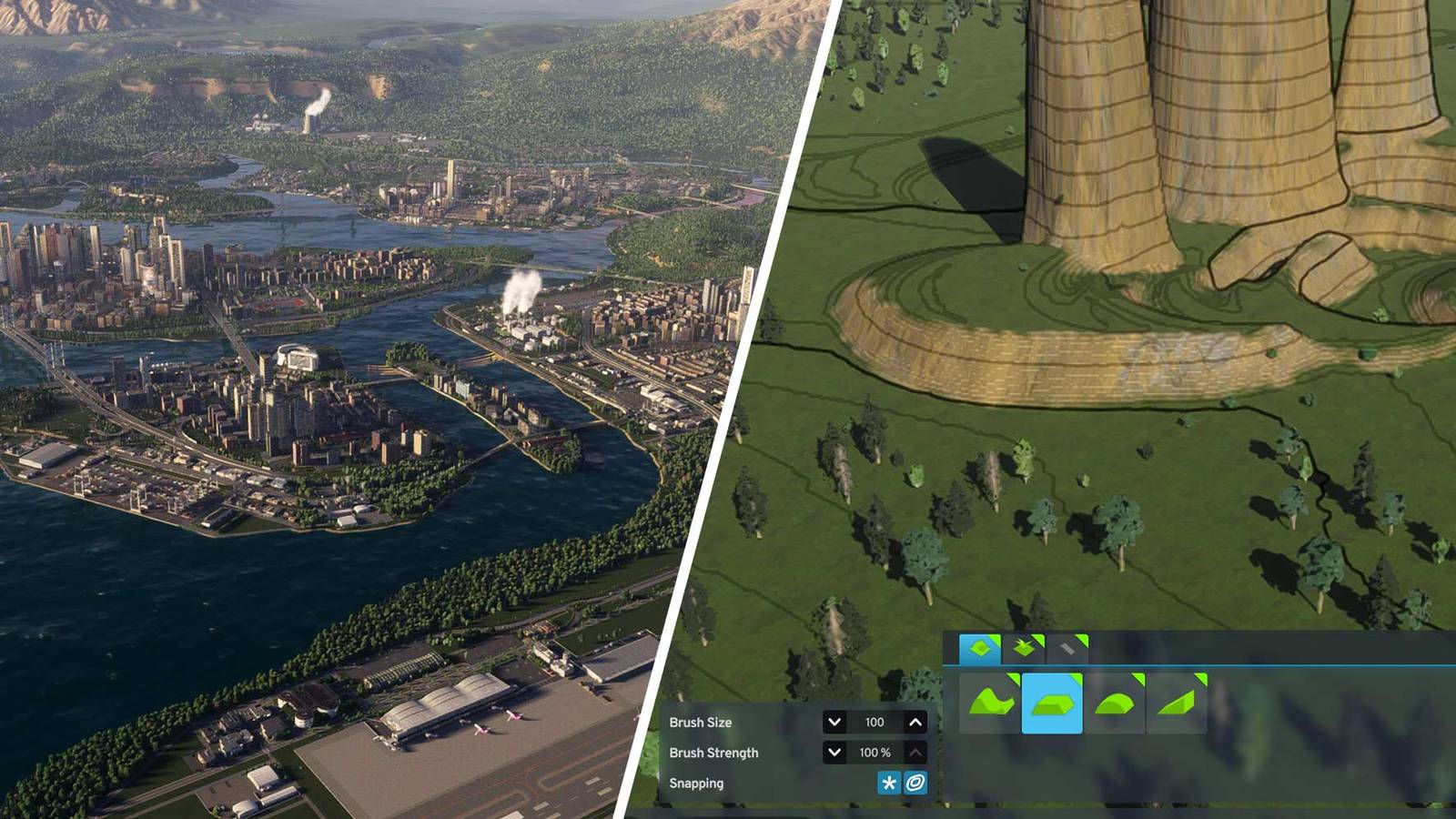Choose the flat level terrain tool

tap(1052, 703)
